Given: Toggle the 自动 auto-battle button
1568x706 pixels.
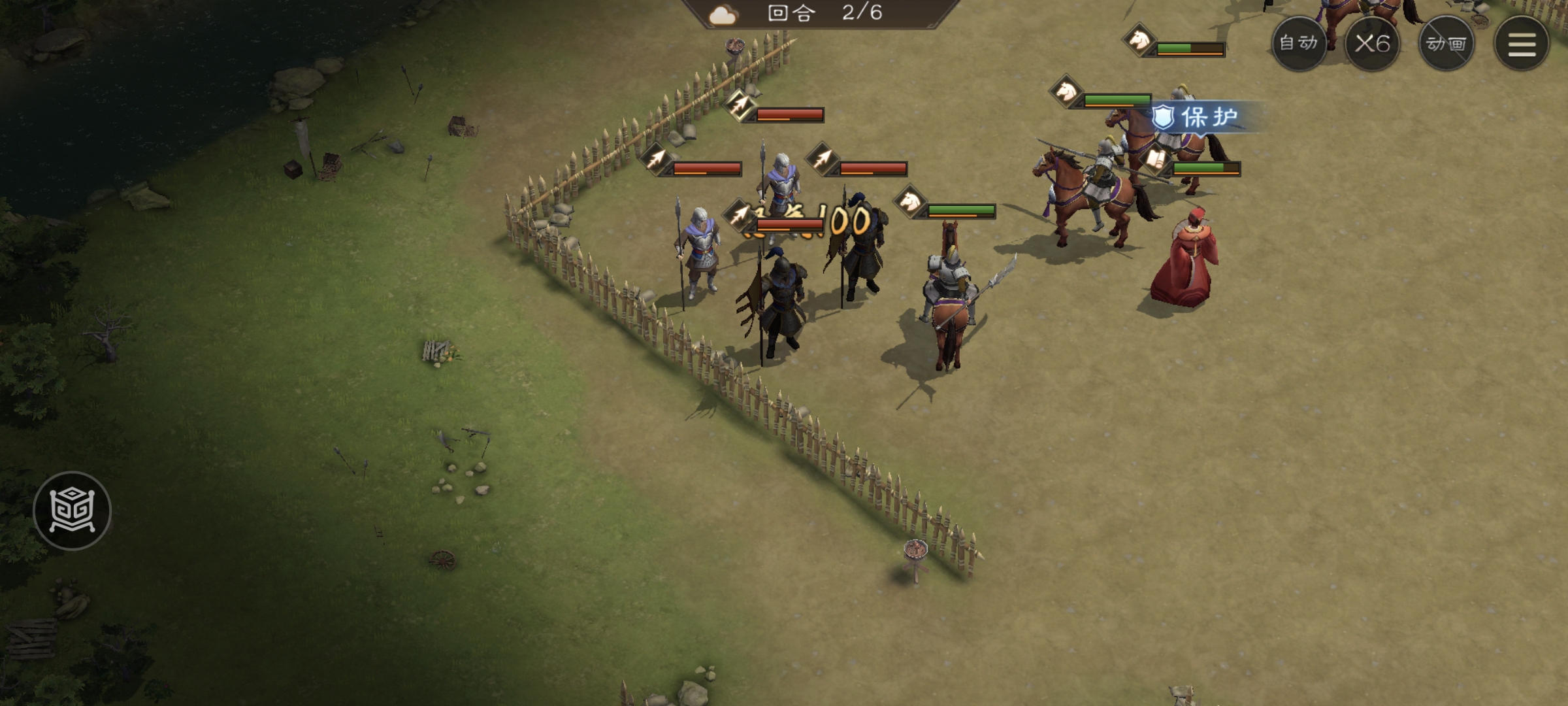Looking at the screenshot, I should (x=1298, y=44).
